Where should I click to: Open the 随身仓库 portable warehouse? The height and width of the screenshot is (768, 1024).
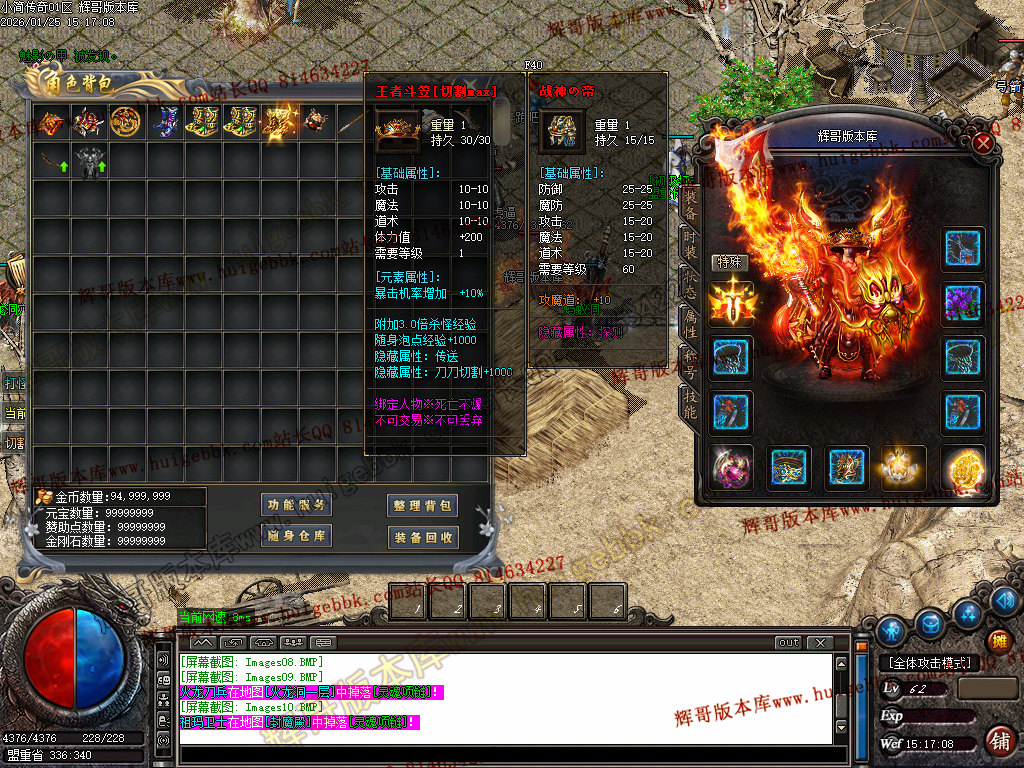click(296, 536)
